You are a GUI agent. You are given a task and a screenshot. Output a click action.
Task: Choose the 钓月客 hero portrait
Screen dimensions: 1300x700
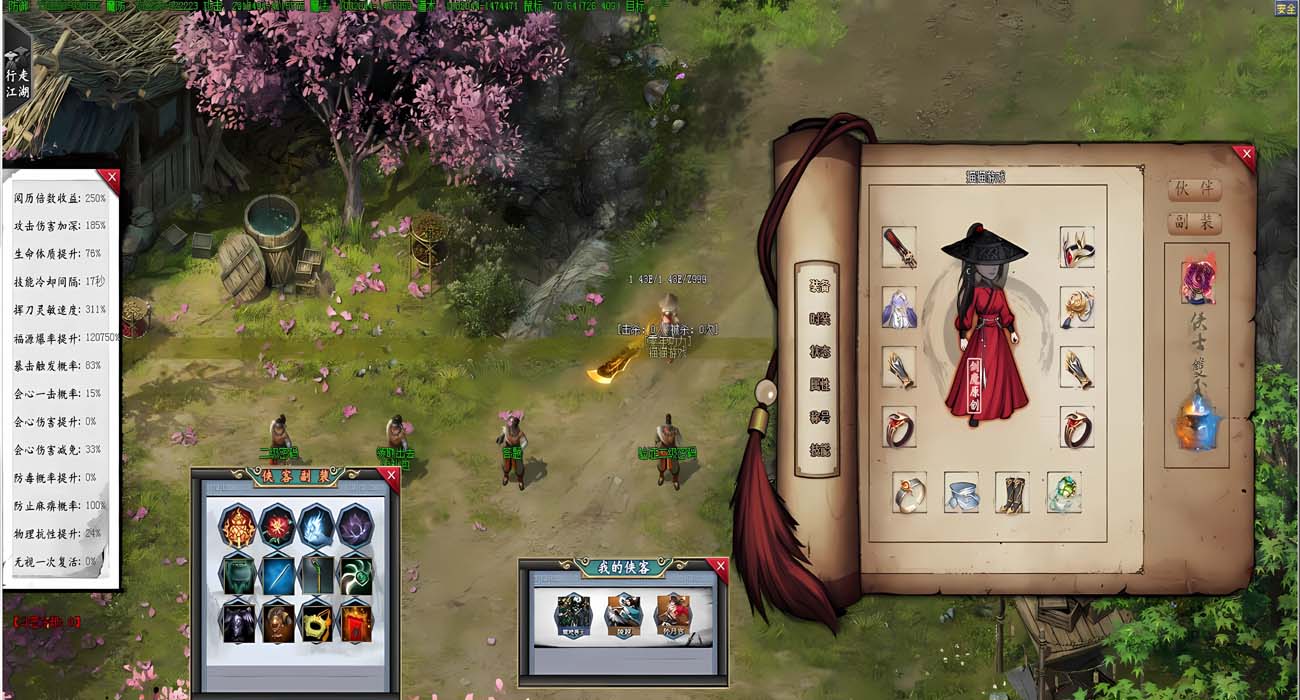click(673, 615)
